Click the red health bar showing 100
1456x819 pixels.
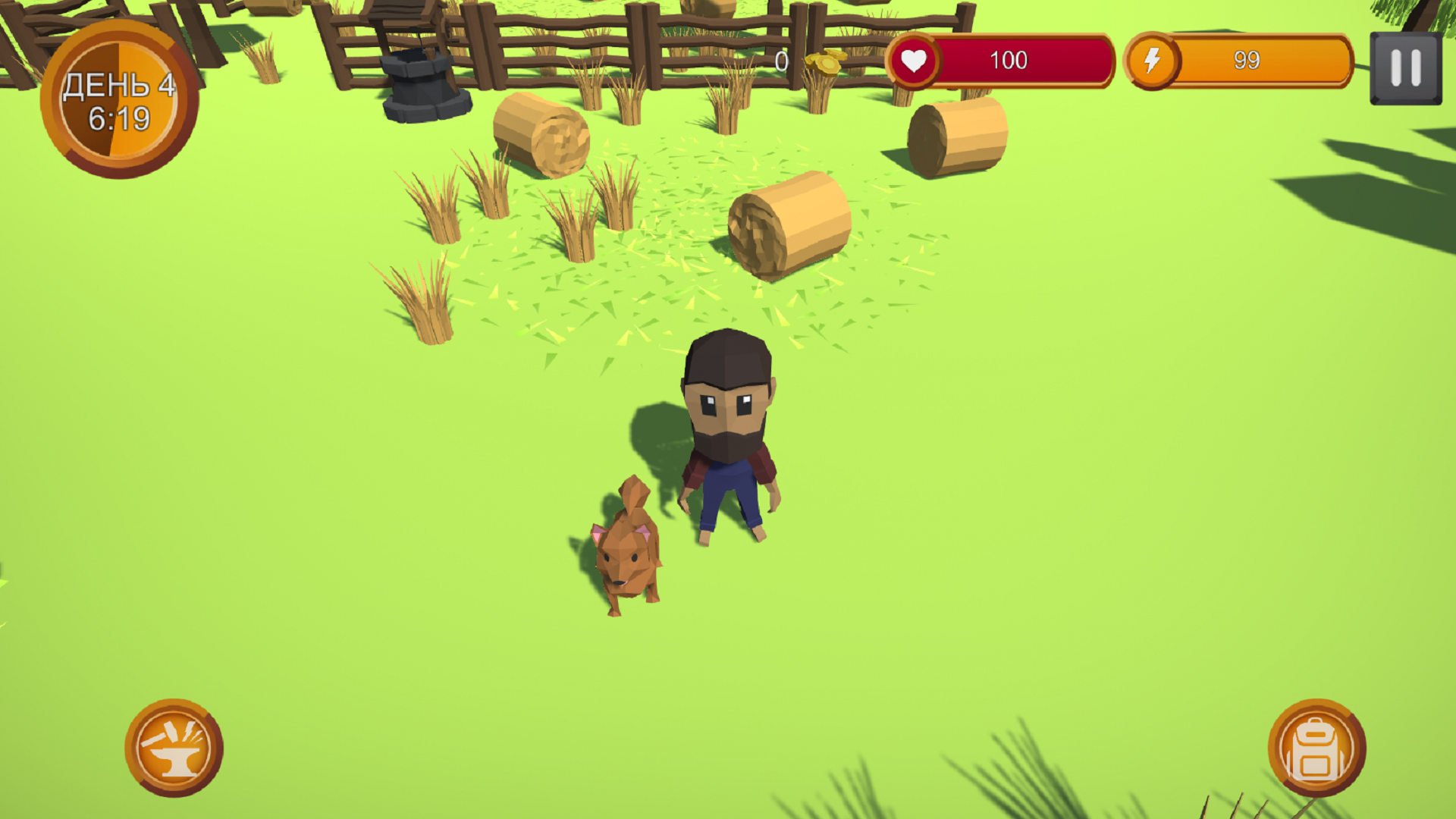[x=1009, y=61]
